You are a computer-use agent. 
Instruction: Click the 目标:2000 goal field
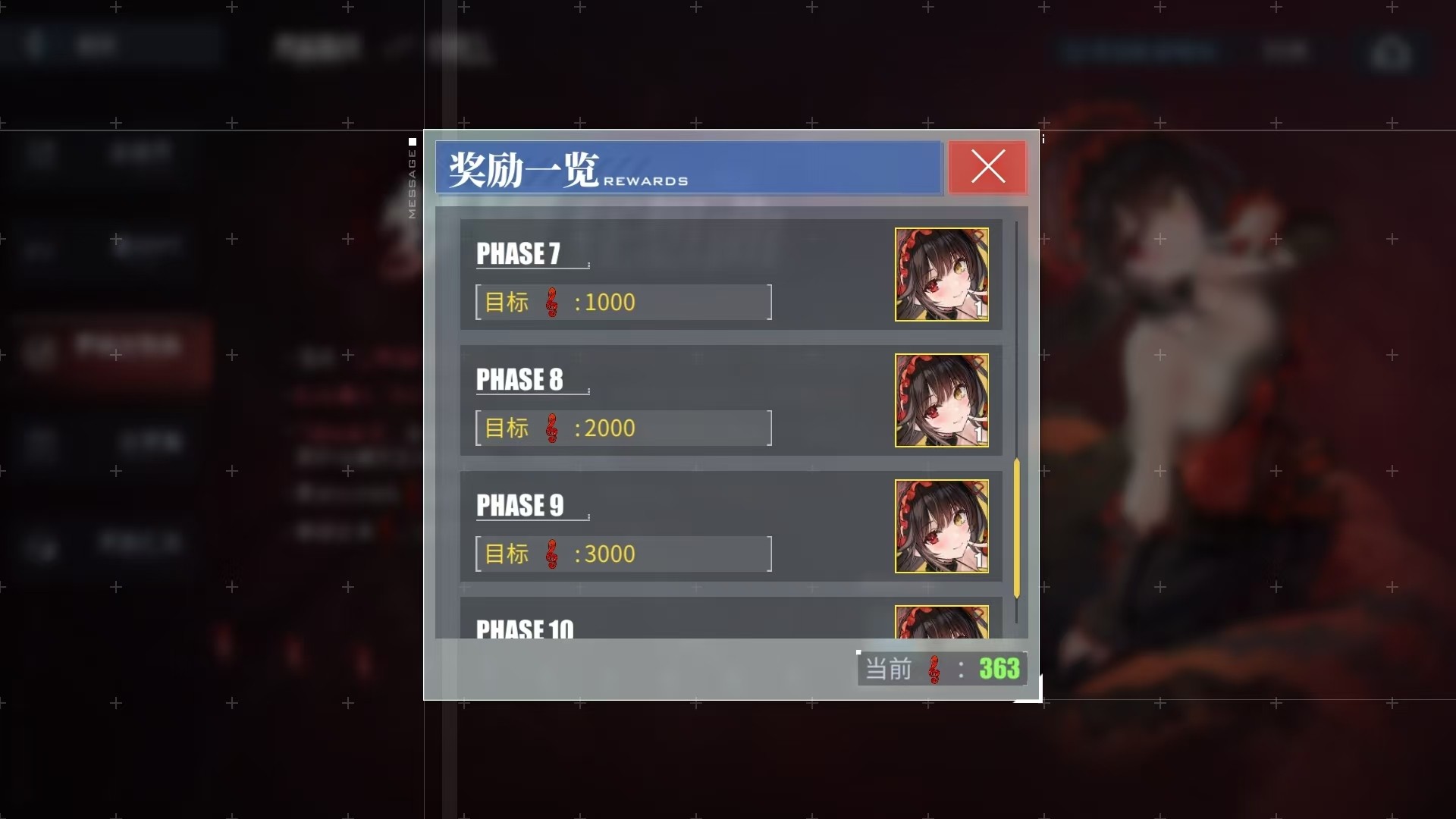622,428
